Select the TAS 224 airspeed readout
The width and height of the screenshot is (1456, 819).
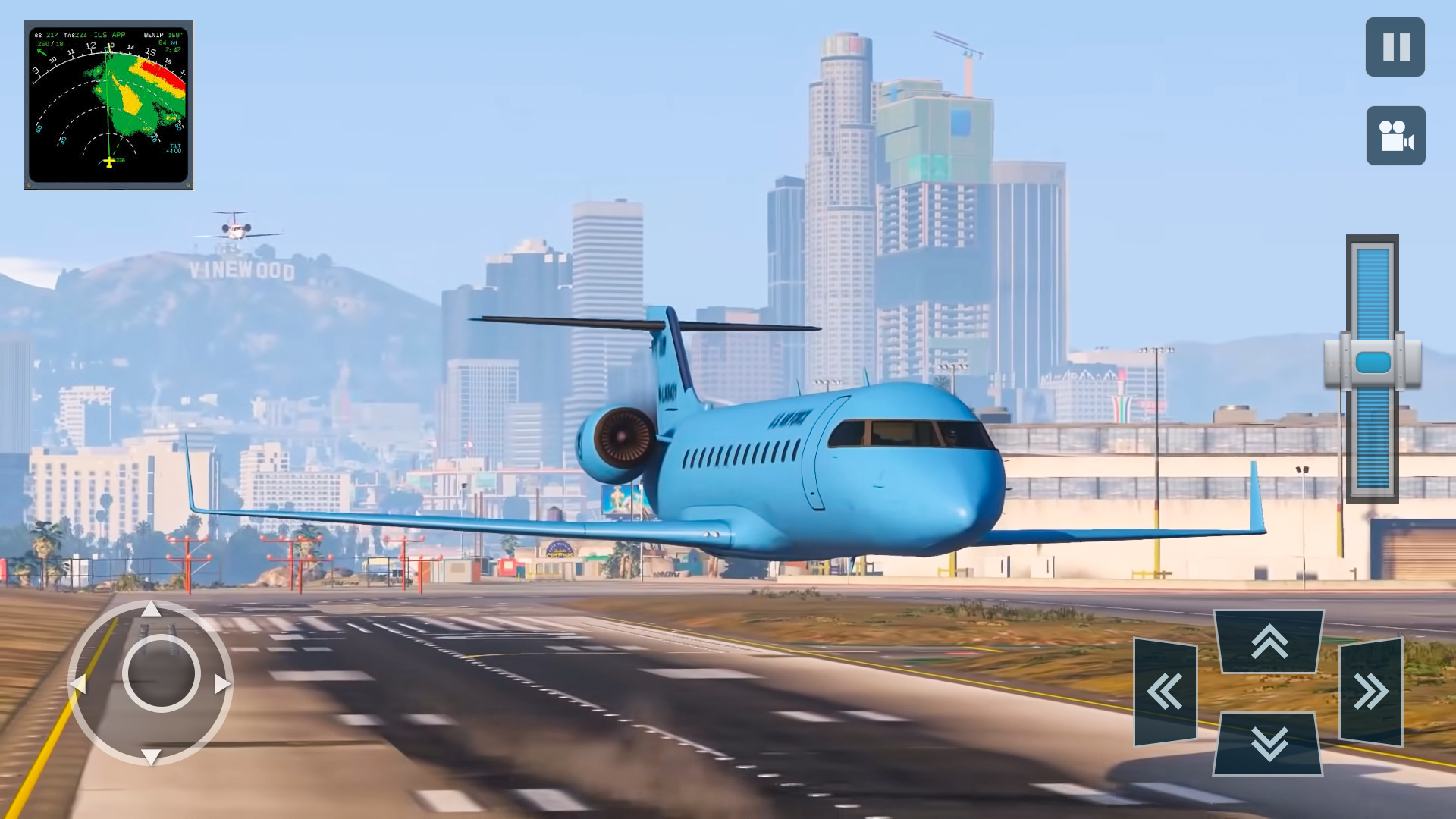coord(74,35)
